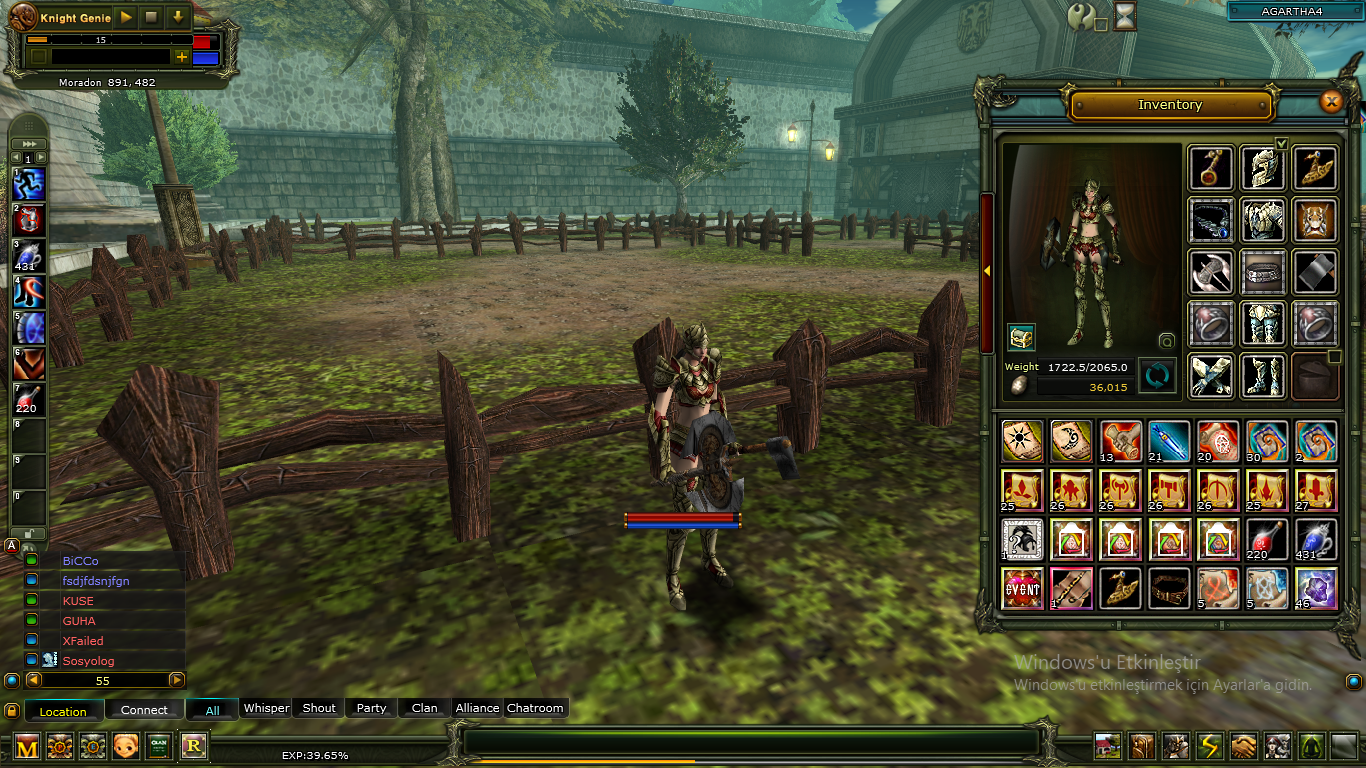Stop the Knight Genie with the stop button
1366x768 pixels.
click(151, 17)
